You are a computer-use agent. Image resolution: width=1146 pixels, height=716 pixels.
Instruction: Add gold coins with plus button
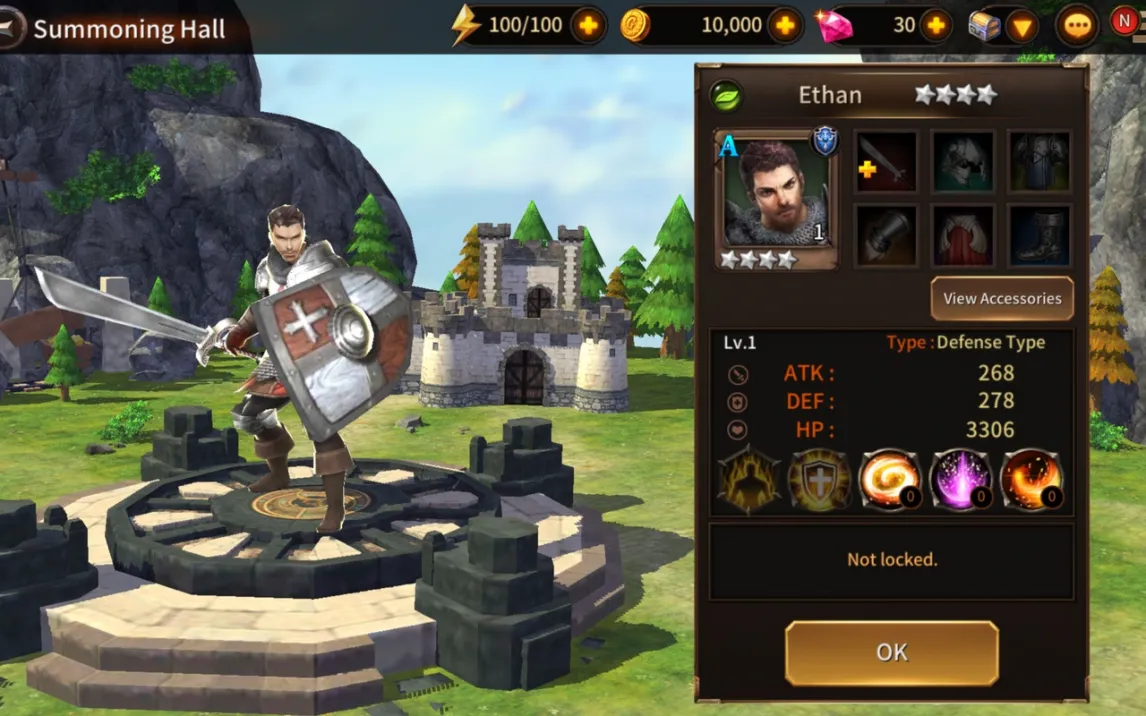(x=786, y=26)
